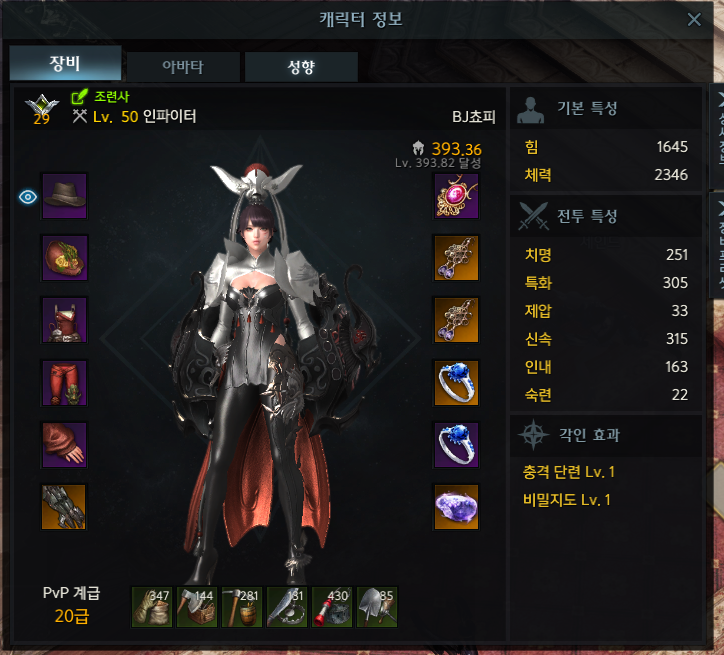This screenshot has height=655, width=724.
Task: Open the mining pickaxe life skill icon
Action: pos(242,606)
